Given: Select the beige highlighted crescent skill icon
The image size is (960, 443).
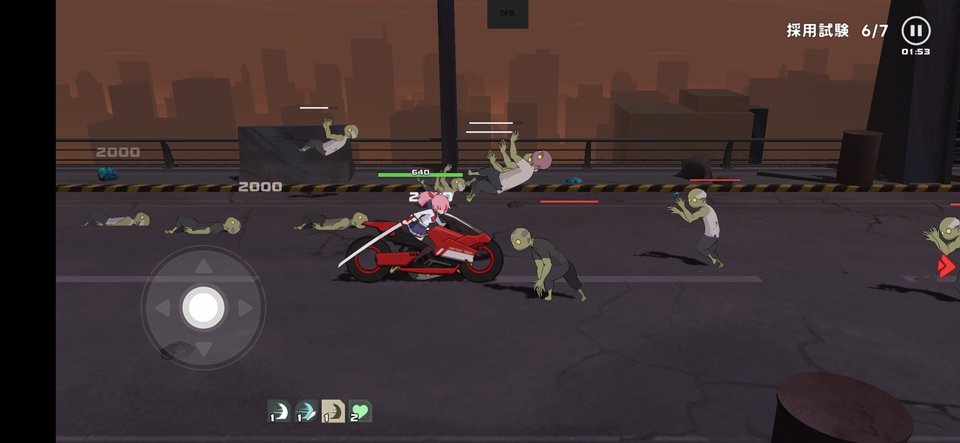Looking at the screenshot, I should tap(333, 411).
